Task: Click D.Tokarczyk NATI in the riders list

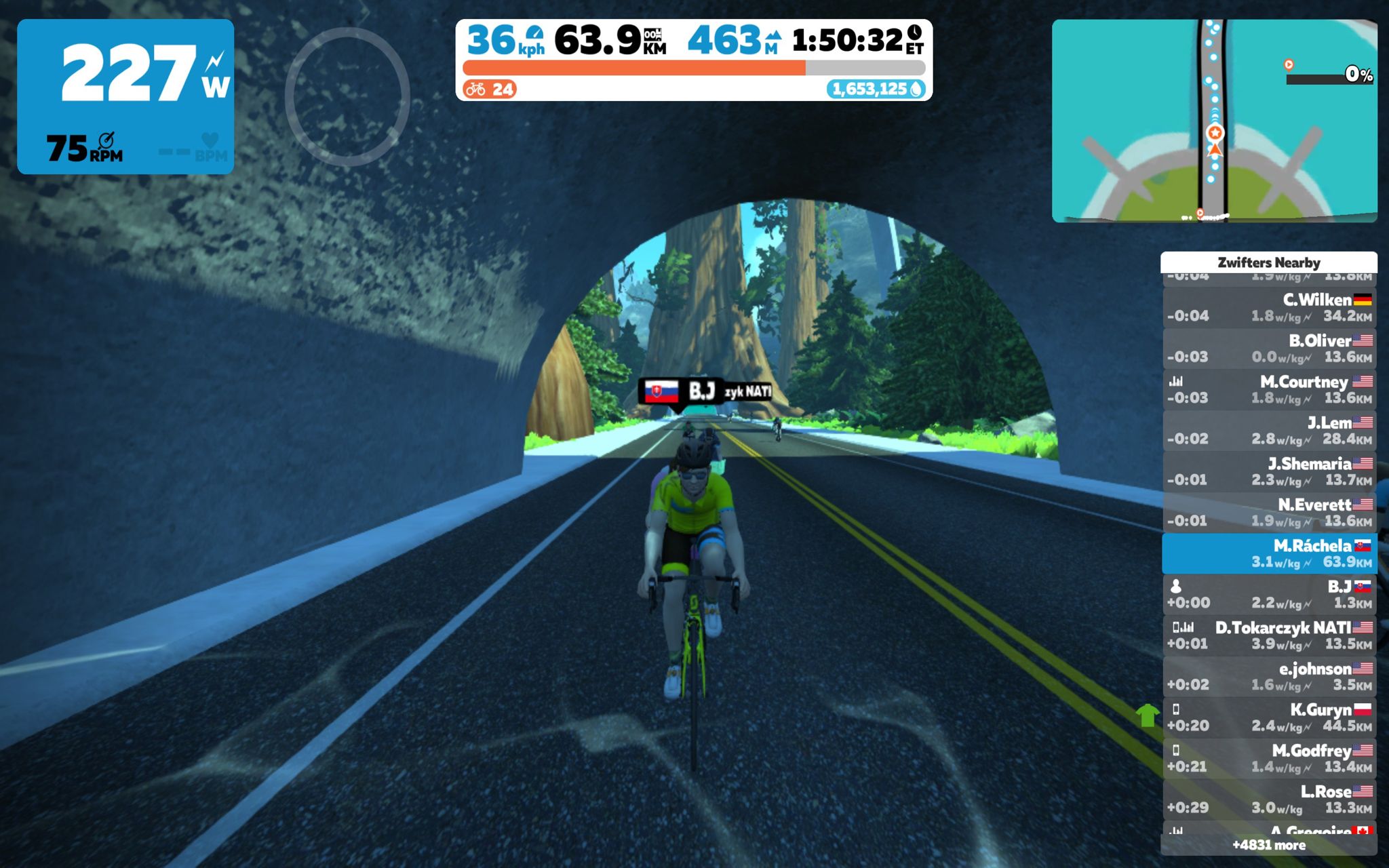Action: 1268,635
